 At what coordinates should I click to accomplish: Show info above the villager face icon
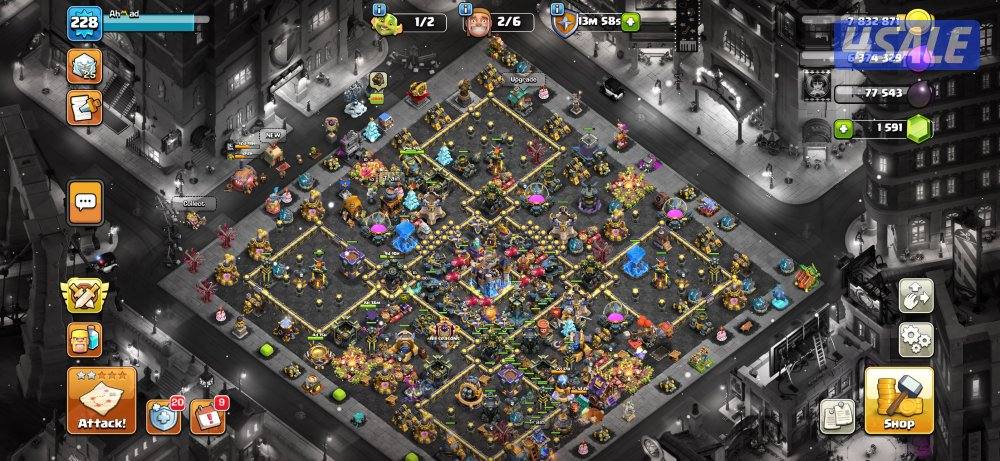tap(466, 9)
